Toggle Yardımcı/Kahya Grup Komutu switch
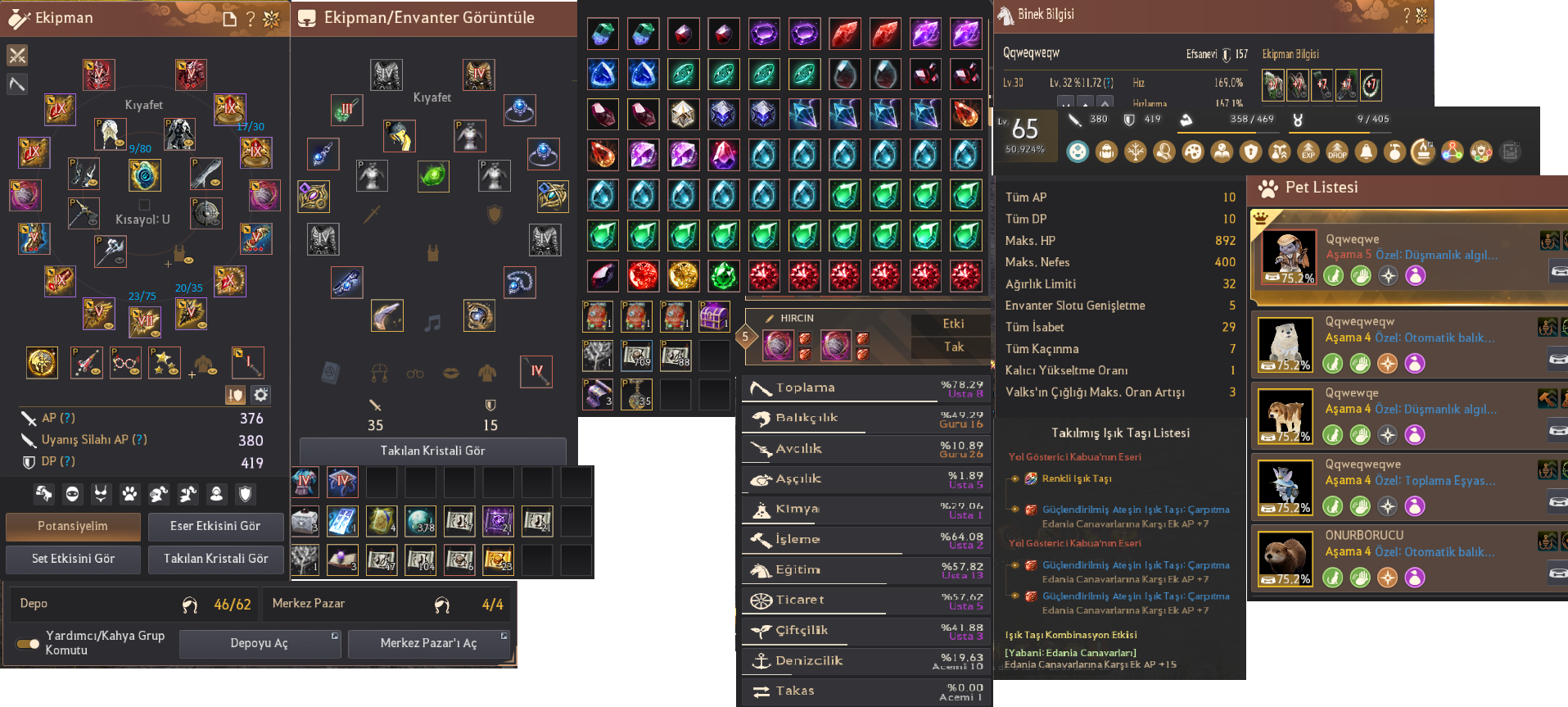Image resolution: width=1568 pixels, height=707 pixels. point(27,642)
